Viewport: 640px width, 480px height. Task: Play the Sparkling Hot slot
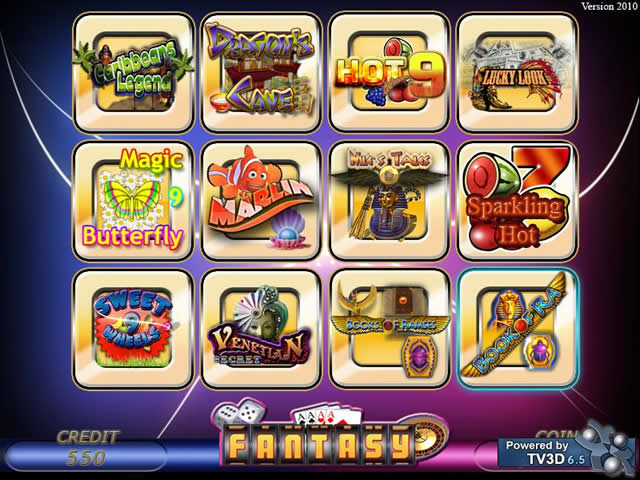(x=517, y=200)
